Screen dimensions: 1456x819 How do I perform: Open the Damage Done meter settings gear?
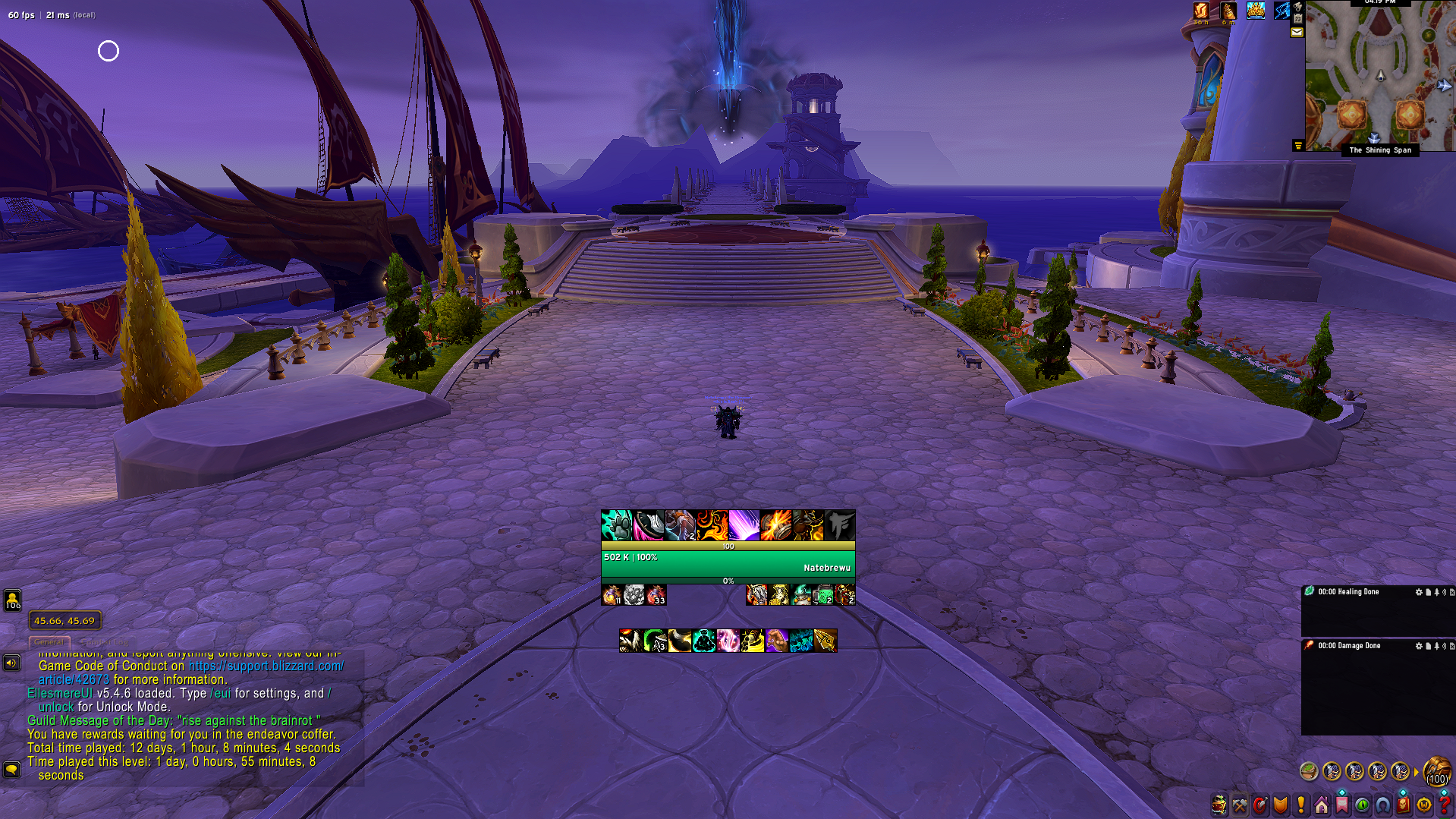pos(1418,646)
